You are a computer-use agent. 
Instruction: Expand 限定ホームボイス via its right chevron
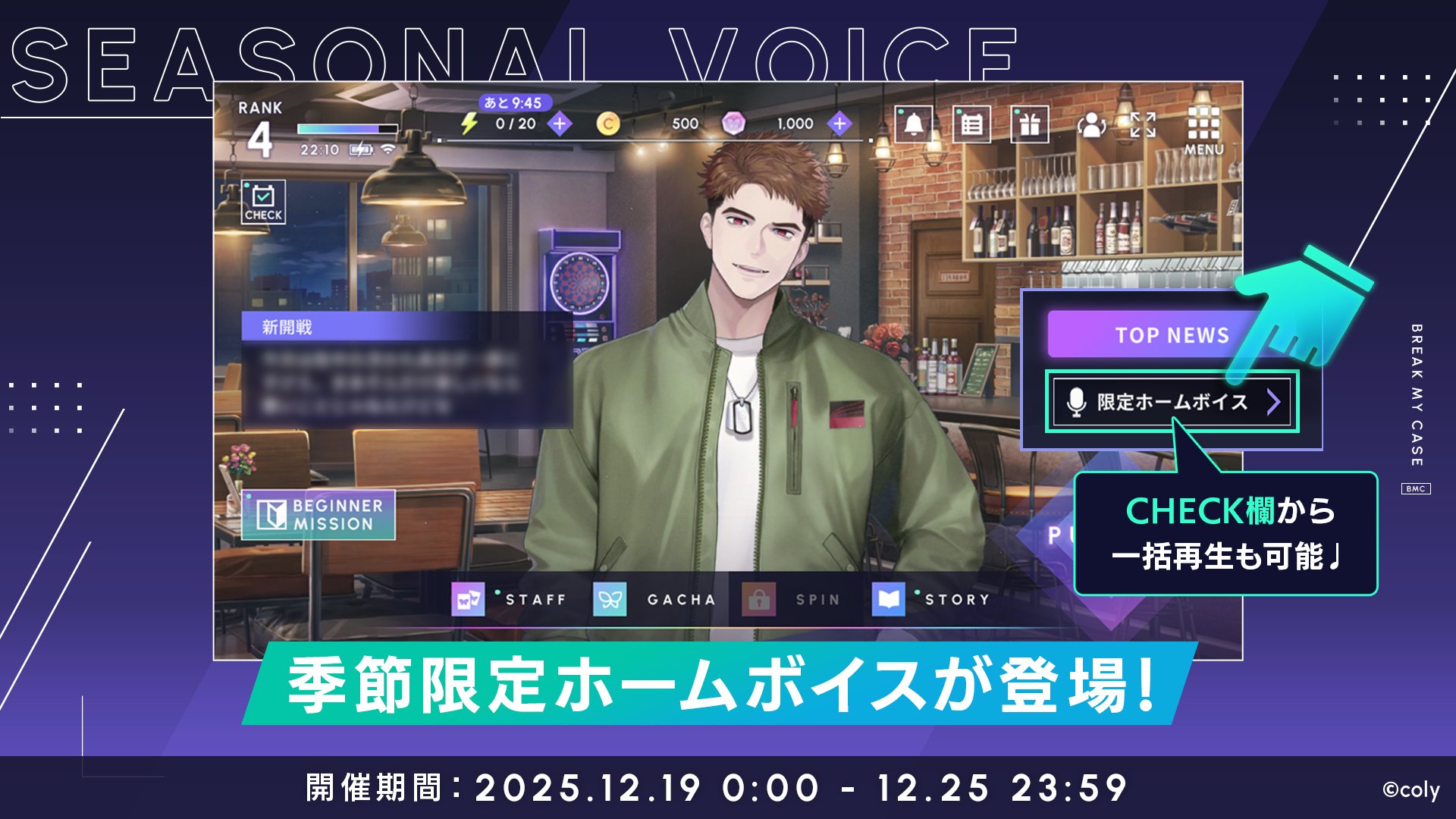1275,403
